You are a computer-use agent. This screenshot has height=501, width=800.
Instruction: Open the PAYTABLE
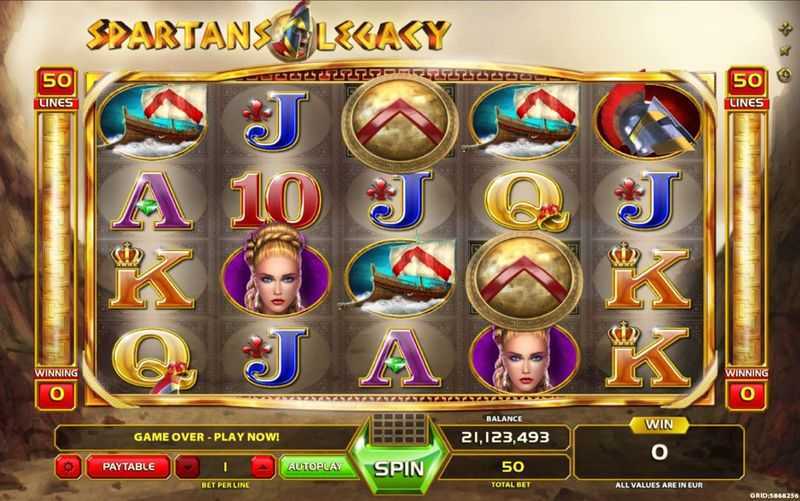tap(127, 467)
